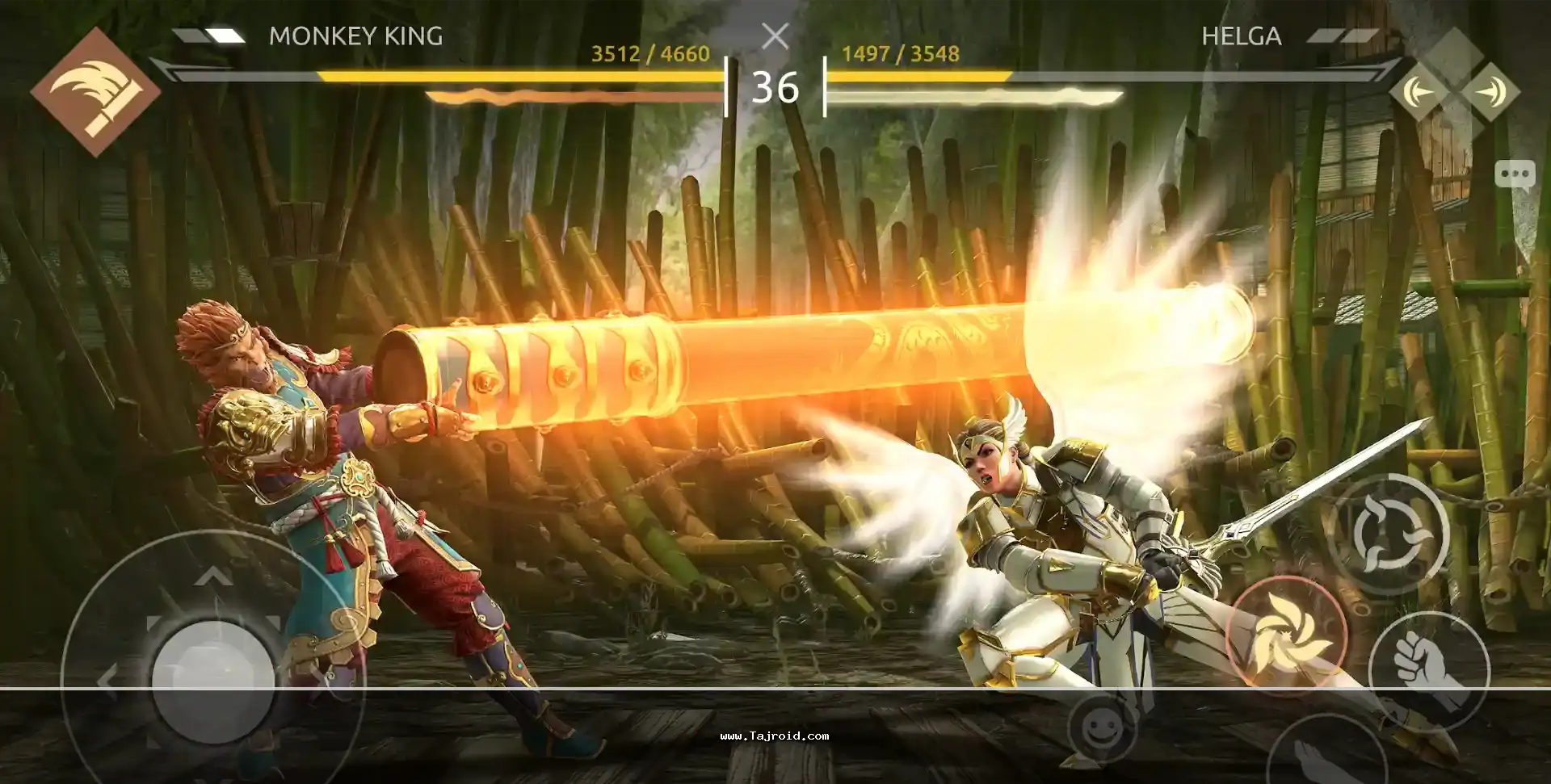Tap the joystick's up arrow
The image size is (1551, 784).
pos(212,576)
